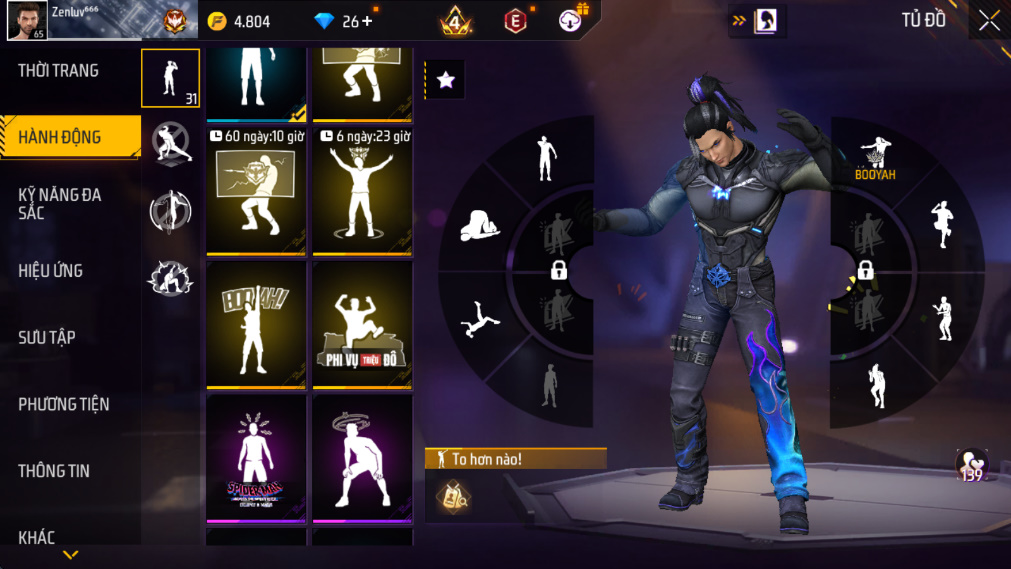Click the gold coin balance

pyautogui.click(x=239, y=21)
